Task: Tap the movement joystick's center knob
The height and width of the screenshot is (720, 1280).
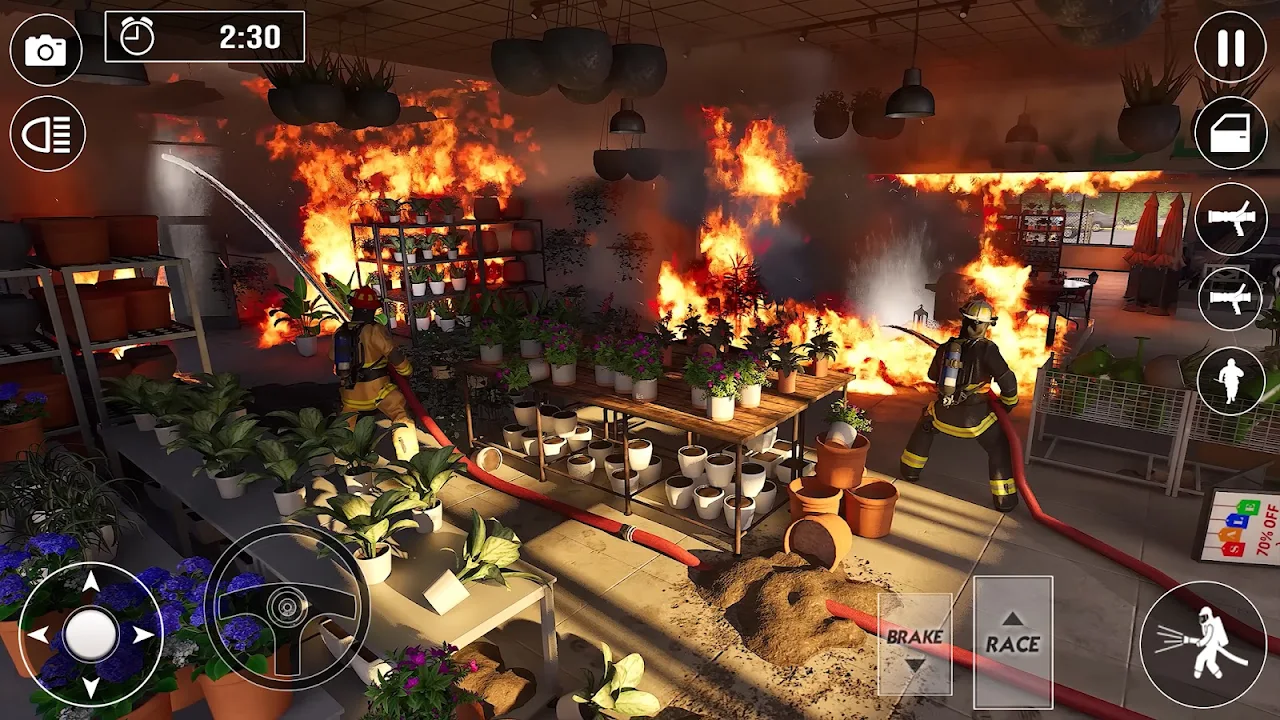Action: tap(91, 634)
